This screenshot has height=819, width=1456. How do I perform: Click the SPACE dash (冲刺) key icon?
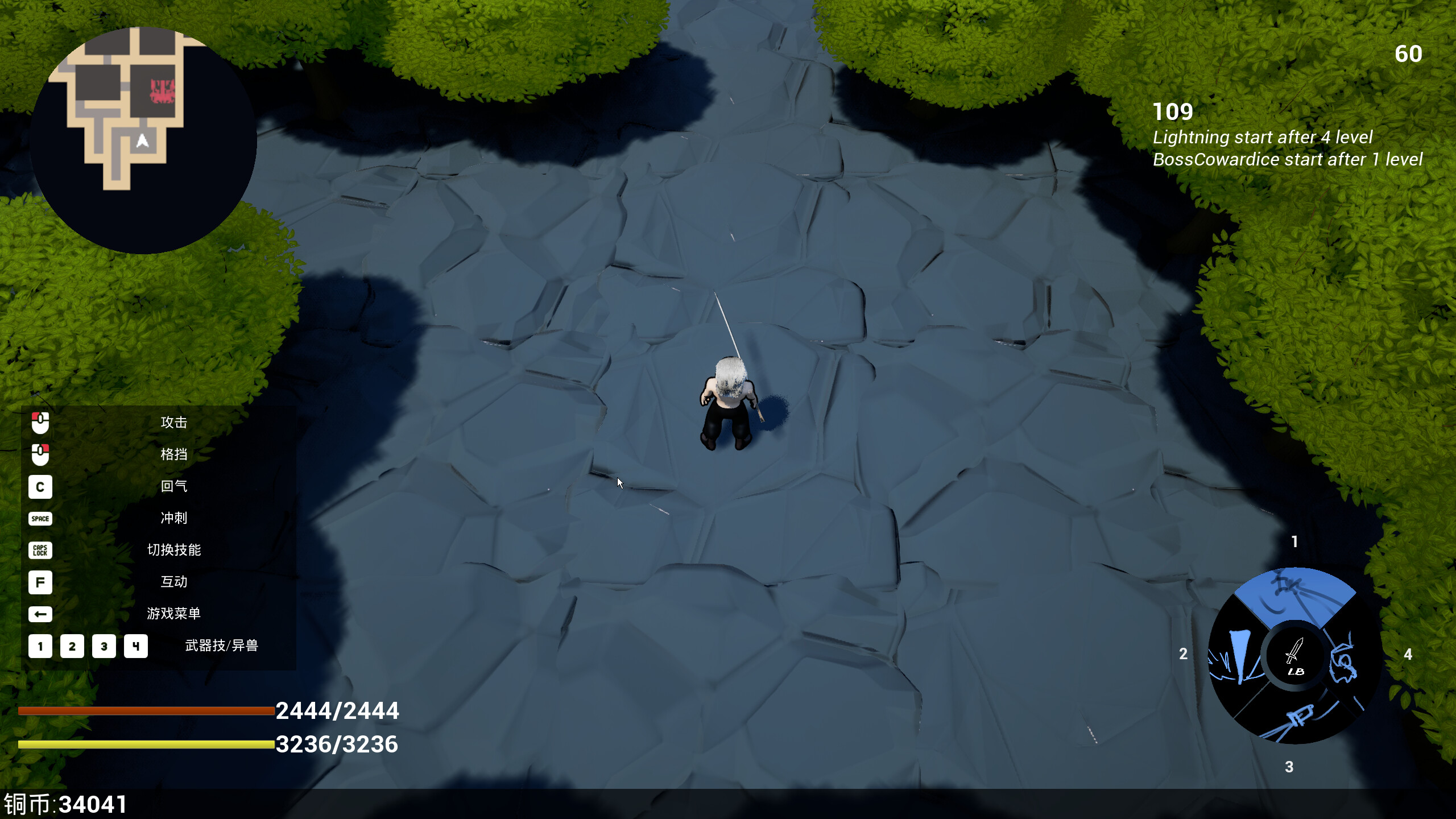[x=40, y=519]
